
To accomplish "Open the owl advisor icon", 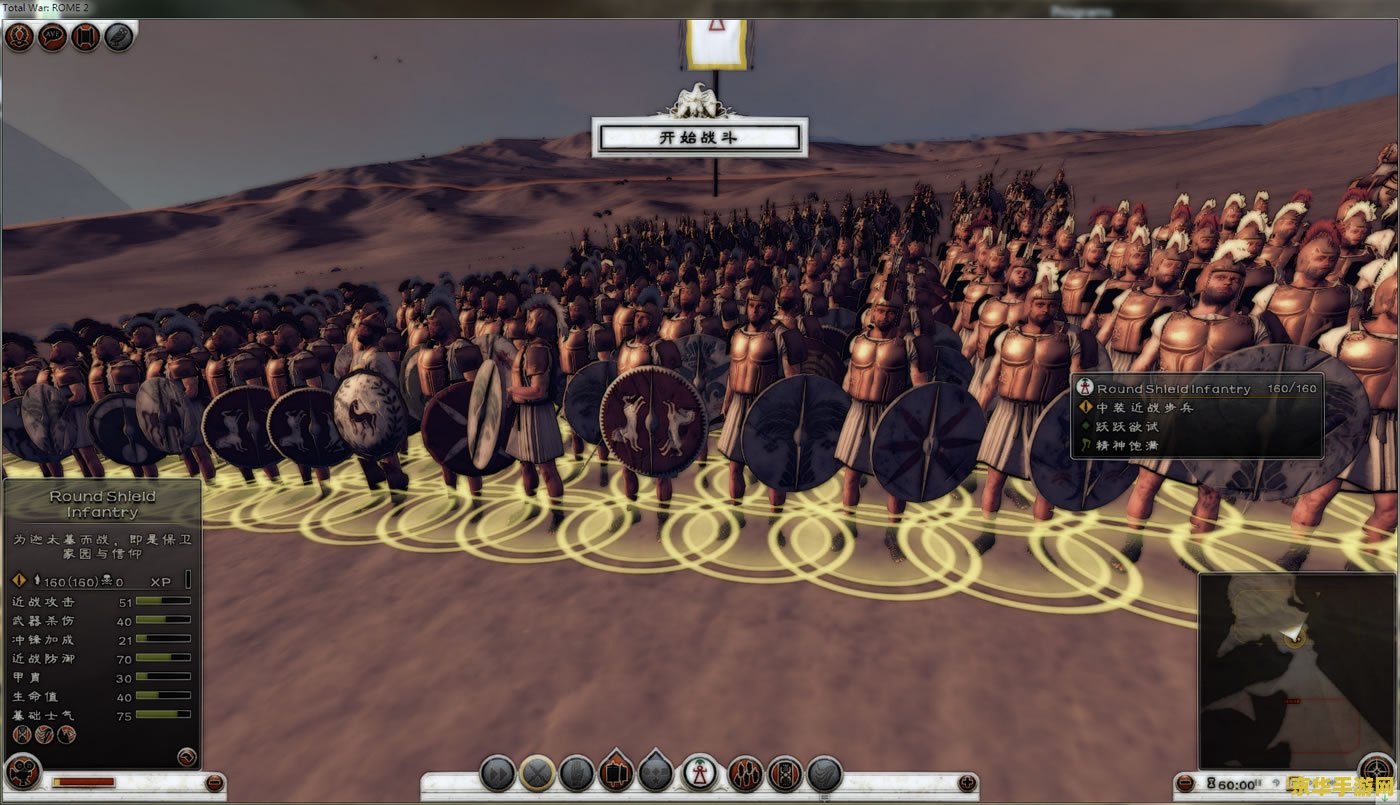I will point(118,38).
